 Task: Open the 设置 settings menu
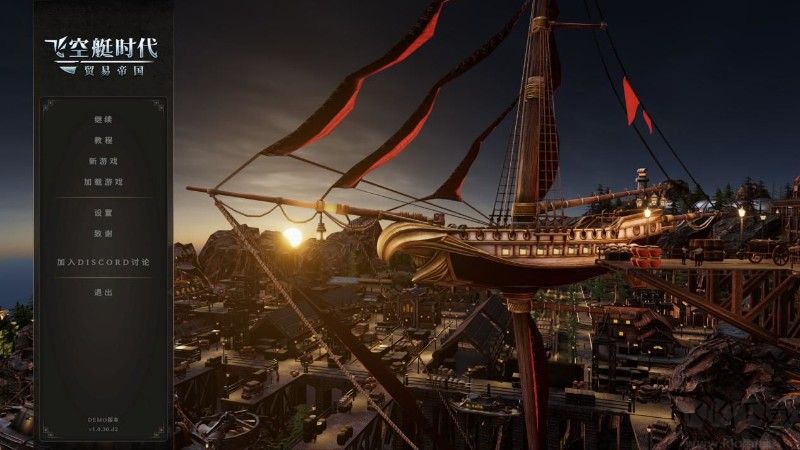point(103,213)
